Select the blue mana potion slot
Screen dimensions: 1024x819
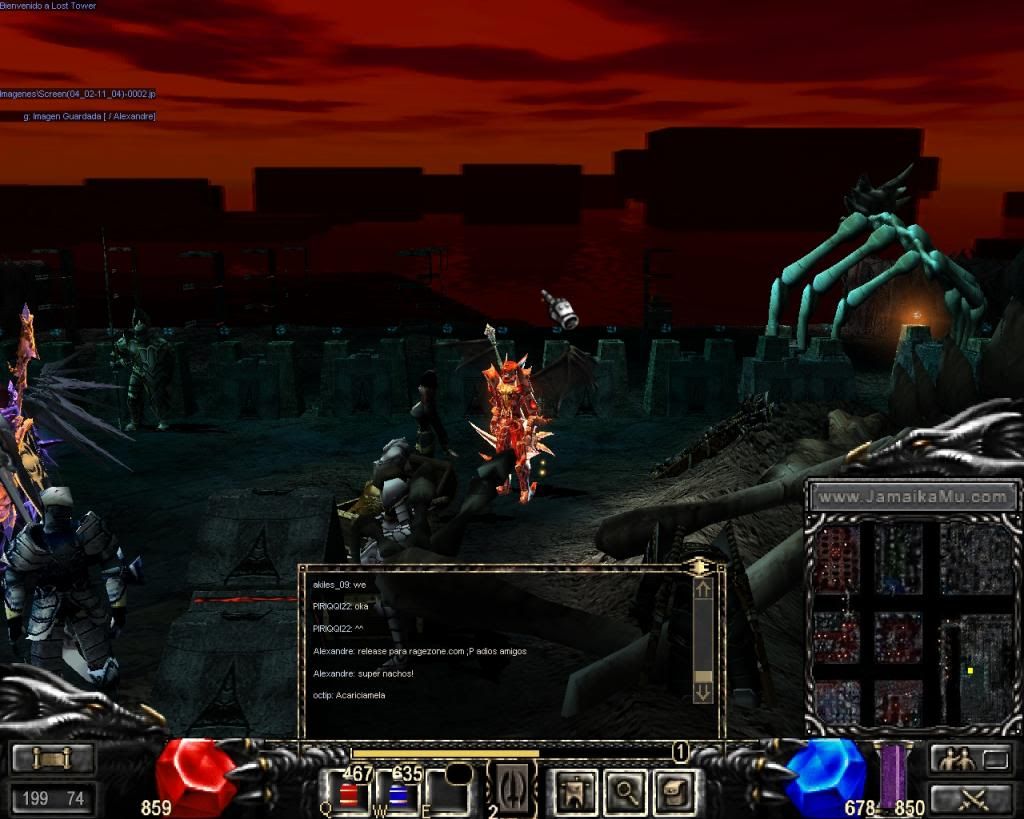tap(398, 795)
